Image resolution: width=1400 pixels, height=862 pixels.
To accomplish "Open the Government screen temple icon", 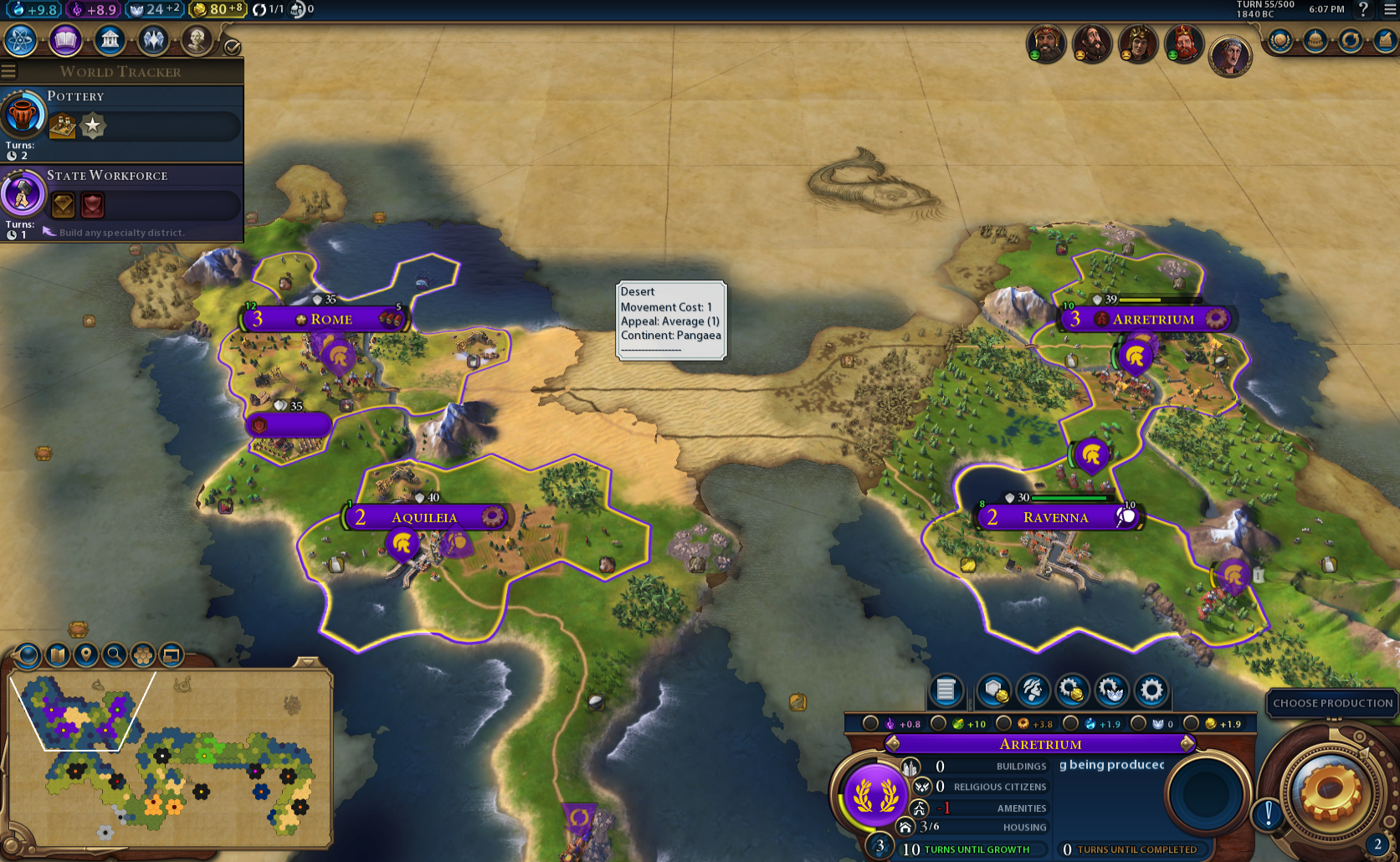I will click(109, 39).
